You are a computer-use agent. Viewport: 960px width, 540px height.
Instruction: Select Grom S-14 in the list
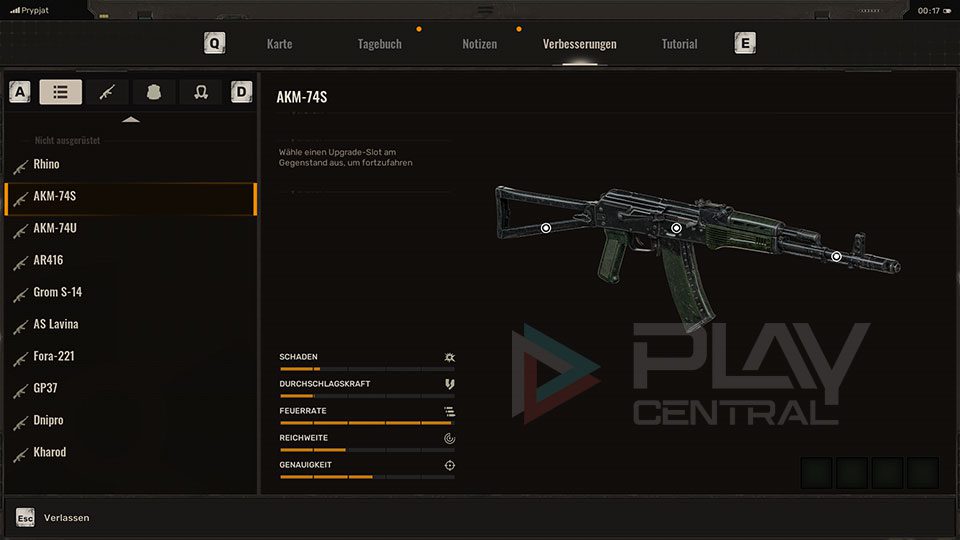(x=57, y=292)
